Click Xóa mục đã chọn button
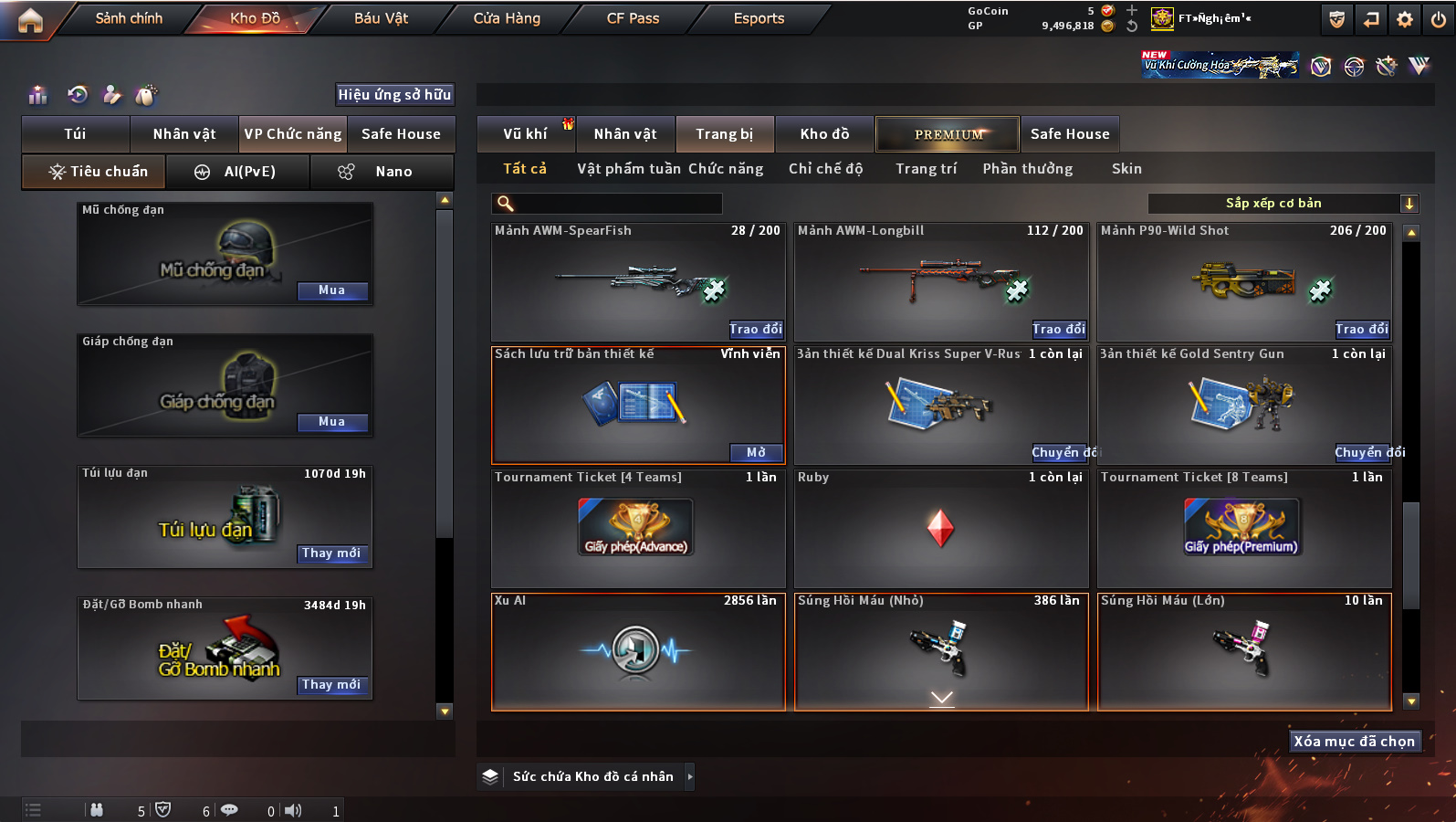1456x822 pixels. (x=1354, y=741)
